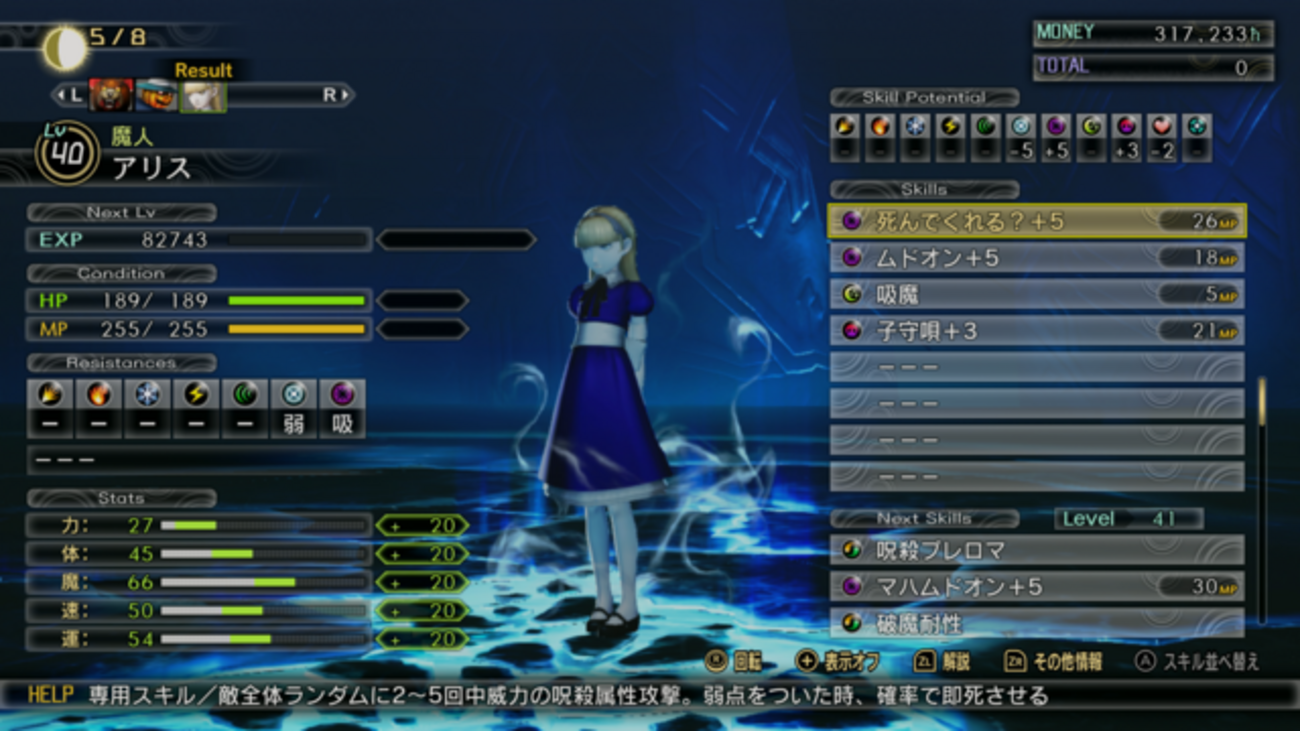
Task: Choose the Result Alice portrait thumbnail
Action: pos(202,96)
